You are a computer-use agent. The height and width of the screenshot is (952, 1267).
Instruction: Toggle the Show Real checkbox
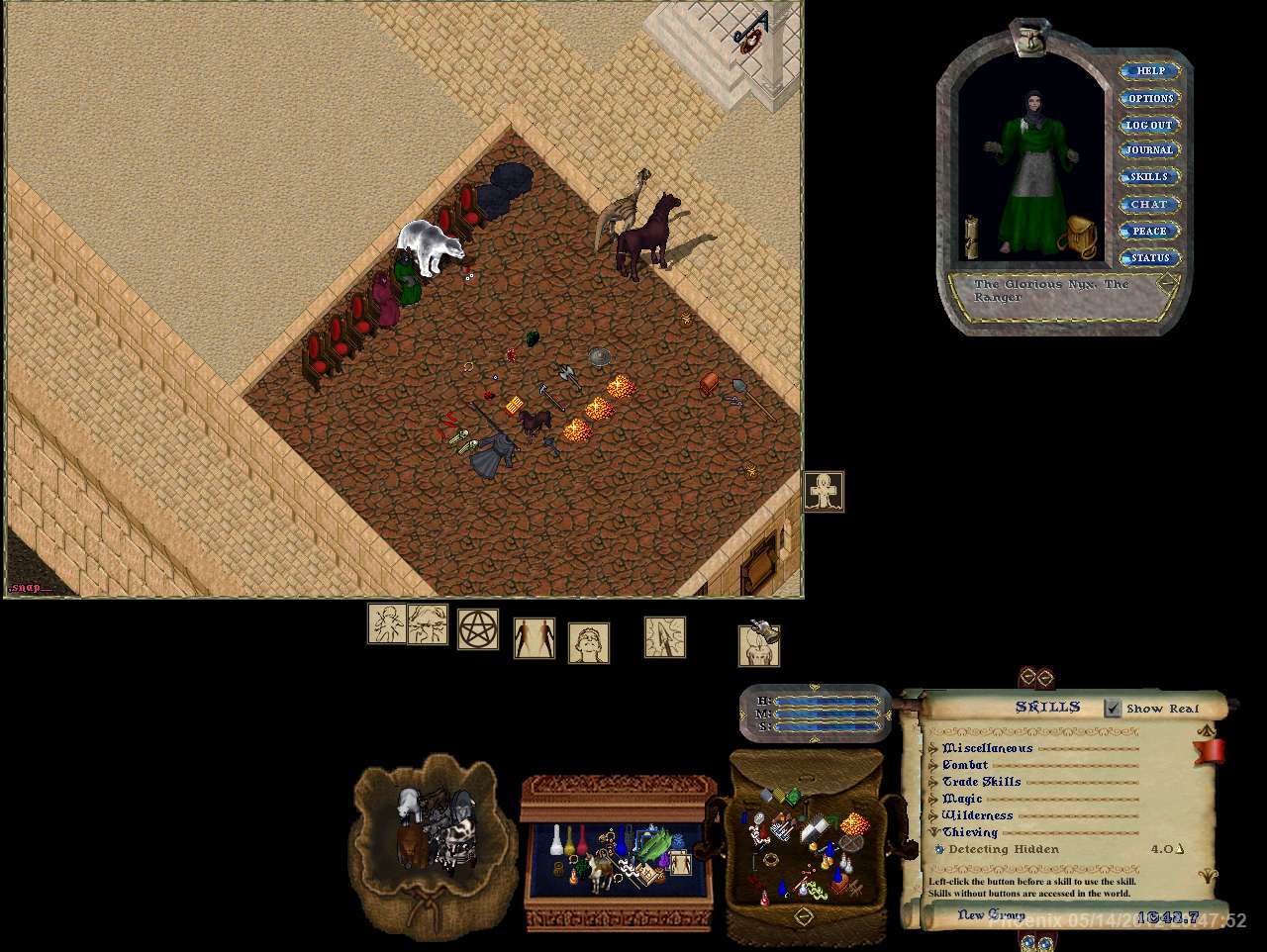(1114, 708)
